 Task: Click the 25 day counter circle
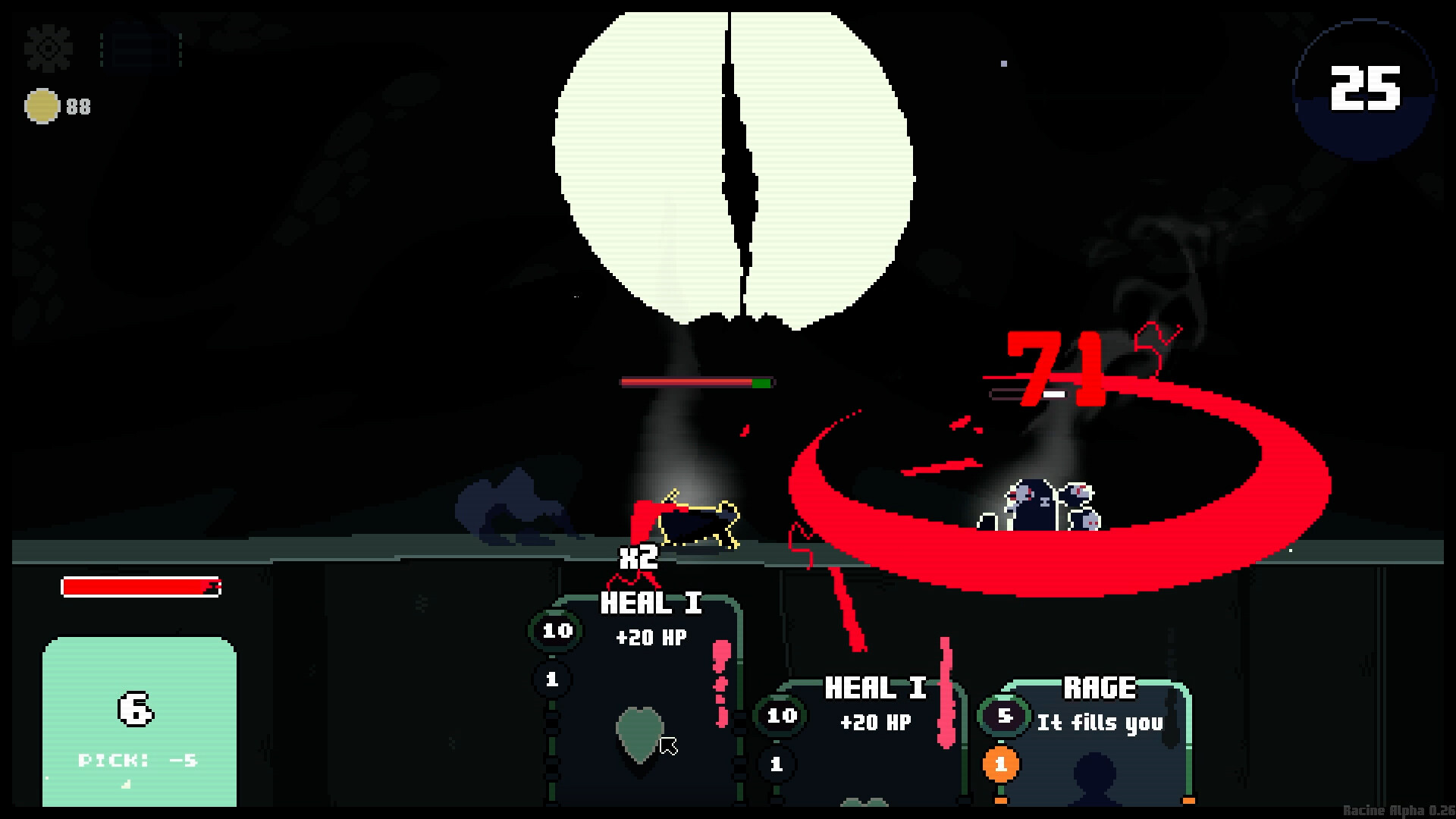[x=1367, y=93]
